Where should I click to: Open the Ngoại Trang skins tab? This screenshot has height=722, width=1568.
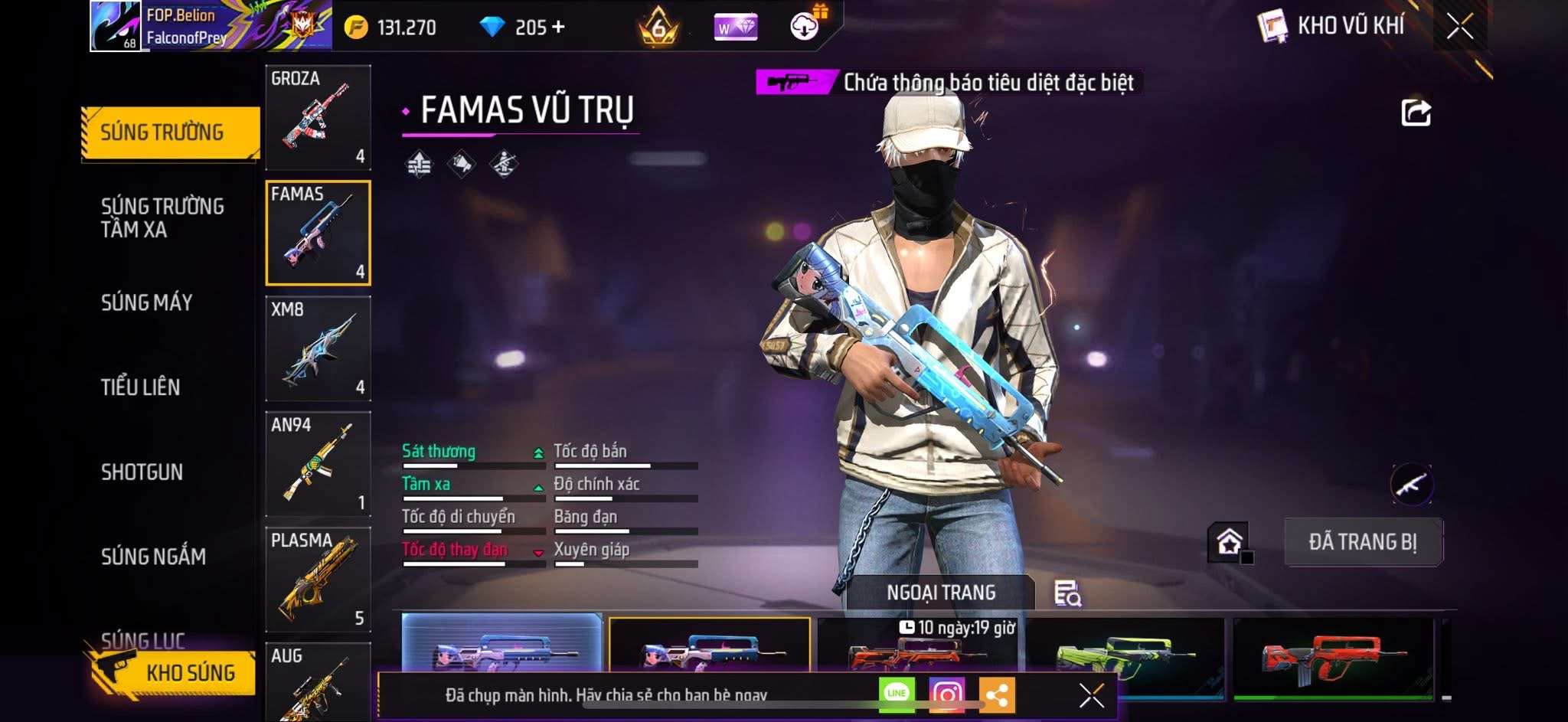pyautogui.click(x=940, y=593)
